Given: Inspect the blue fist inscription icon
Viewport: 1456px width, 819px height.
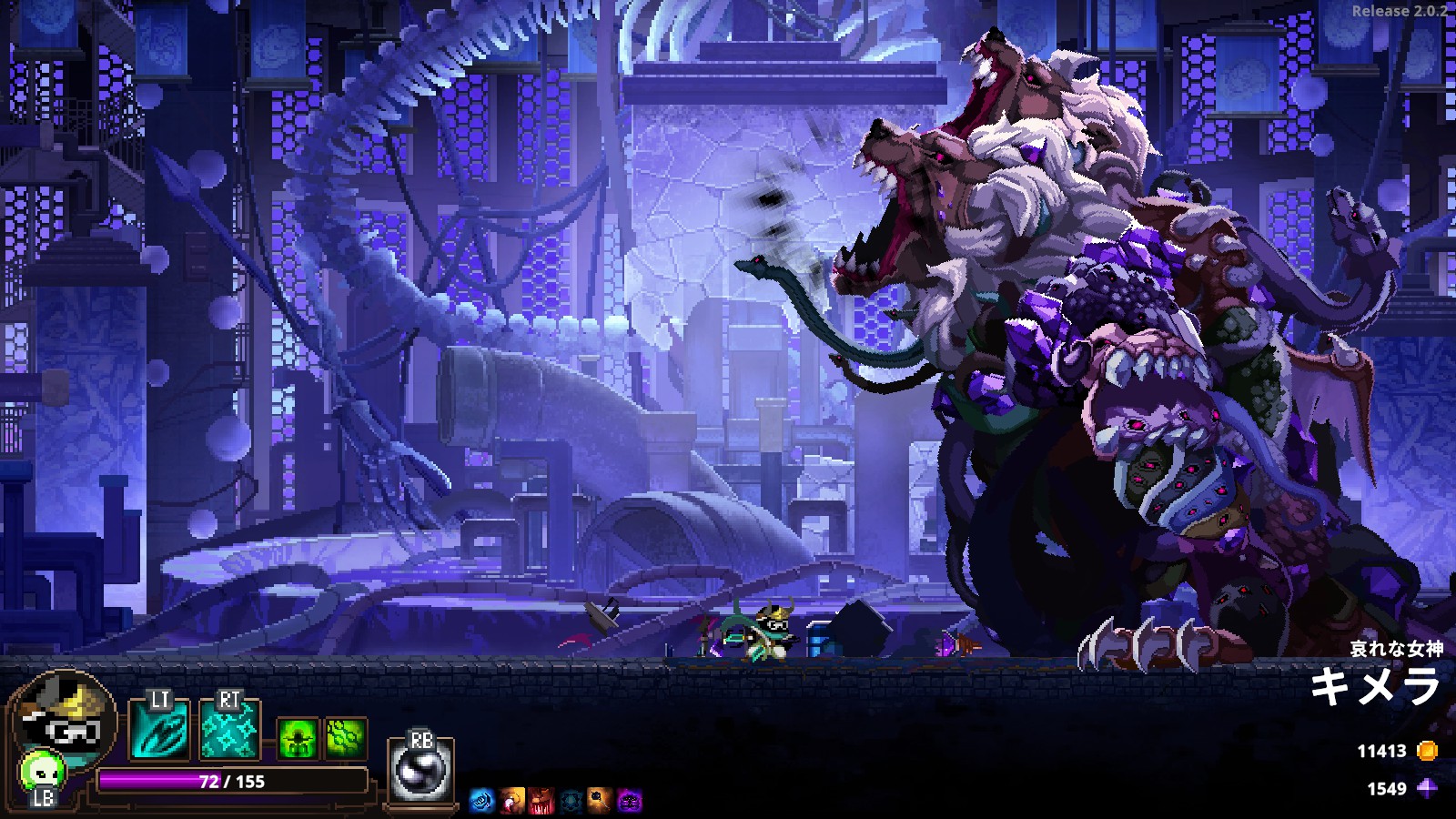Looking at the screenshot, I should point(481,801).
